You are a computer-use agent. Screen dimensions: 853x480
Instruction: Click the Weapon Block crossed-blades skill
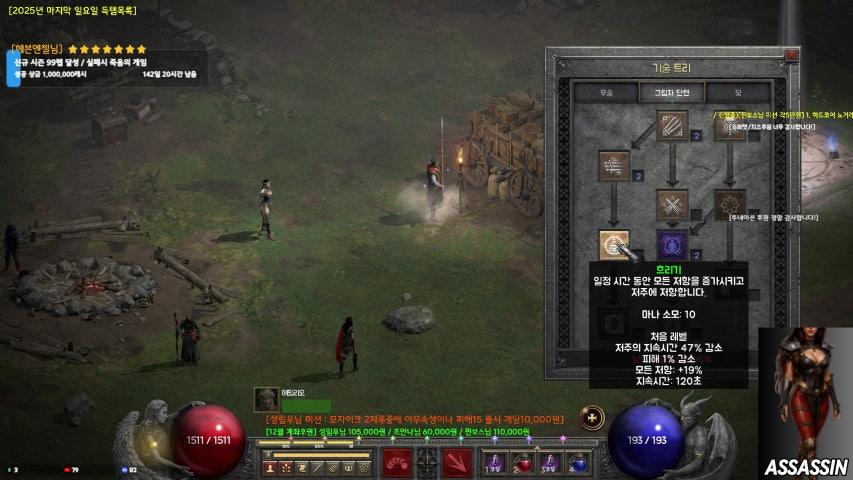(672, 205)
